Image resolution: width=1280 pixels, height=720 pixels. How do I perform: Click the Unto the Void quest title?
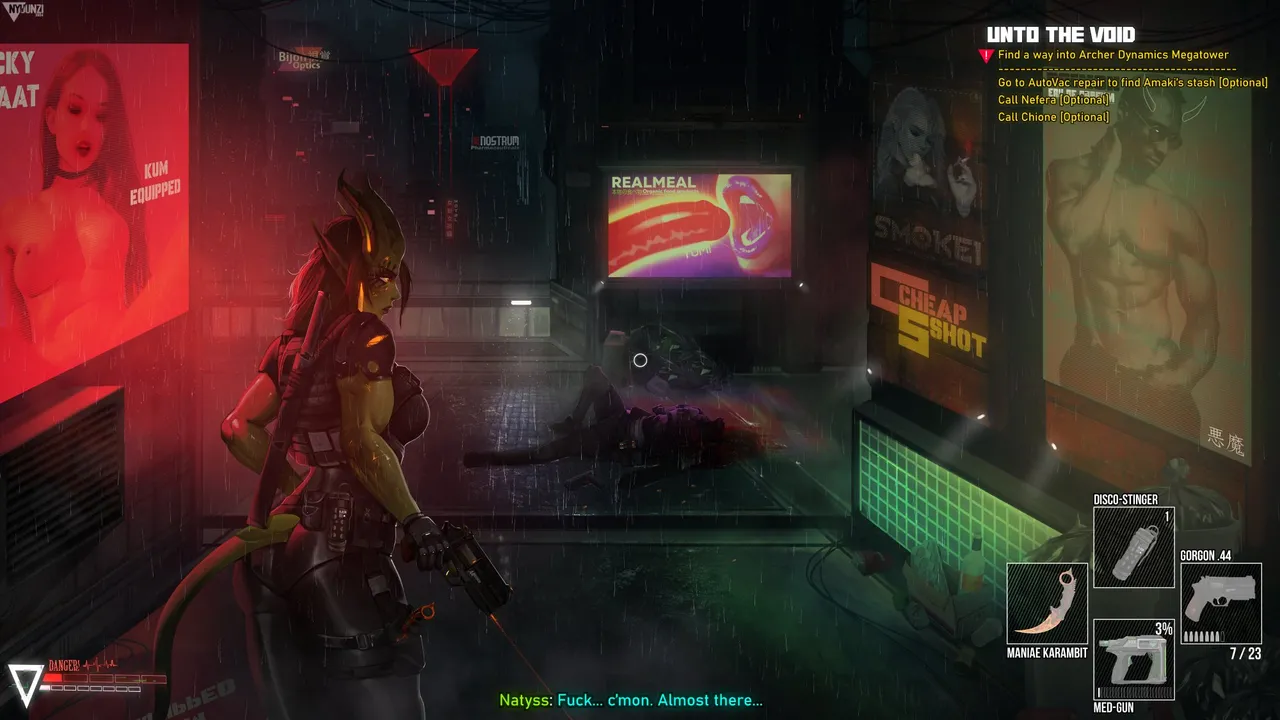coord(1061,35)
